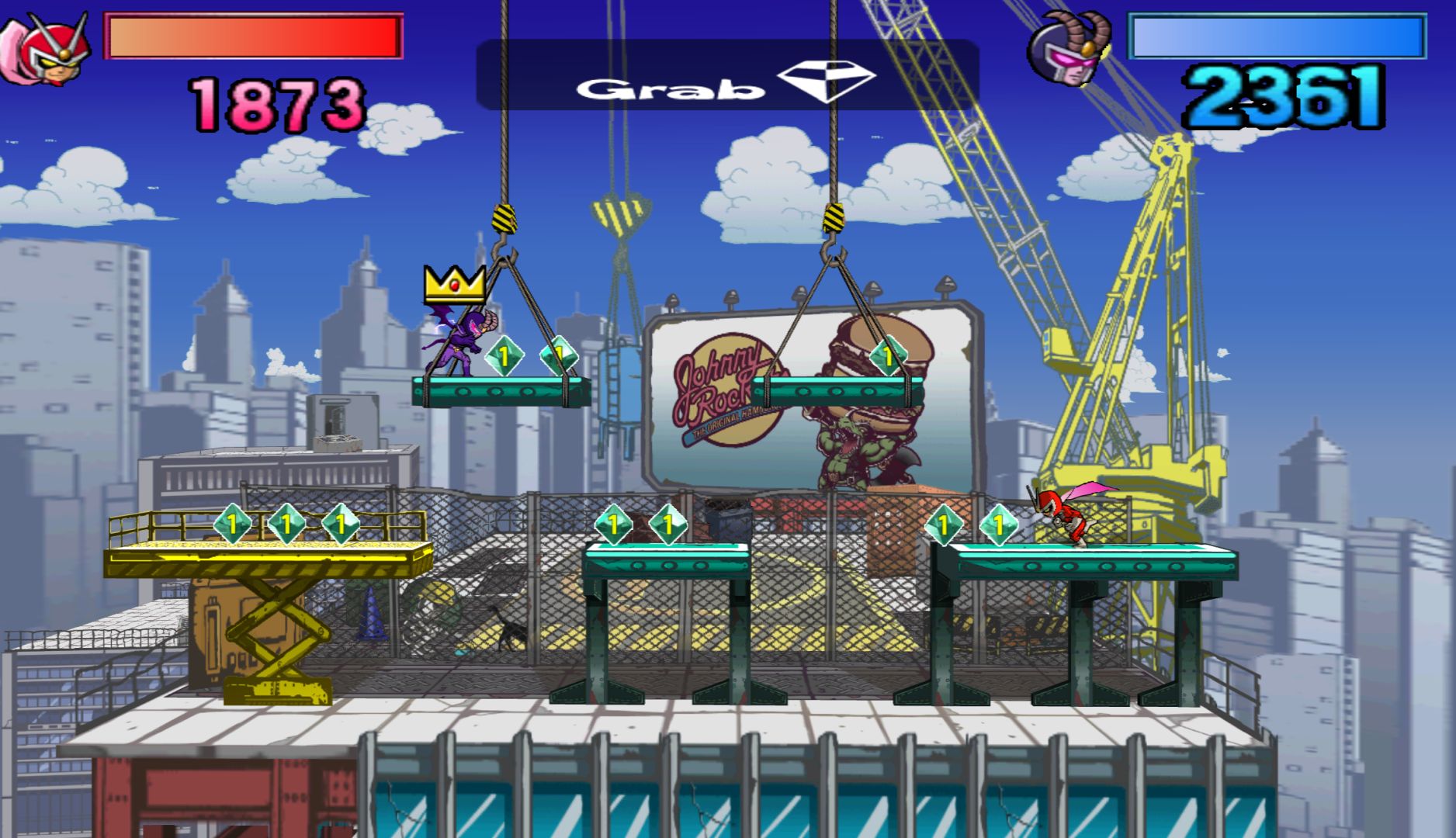Screen dimensions: 1456x838
Task: Select the Grab diamond objective banner
Action: (726, 76)
